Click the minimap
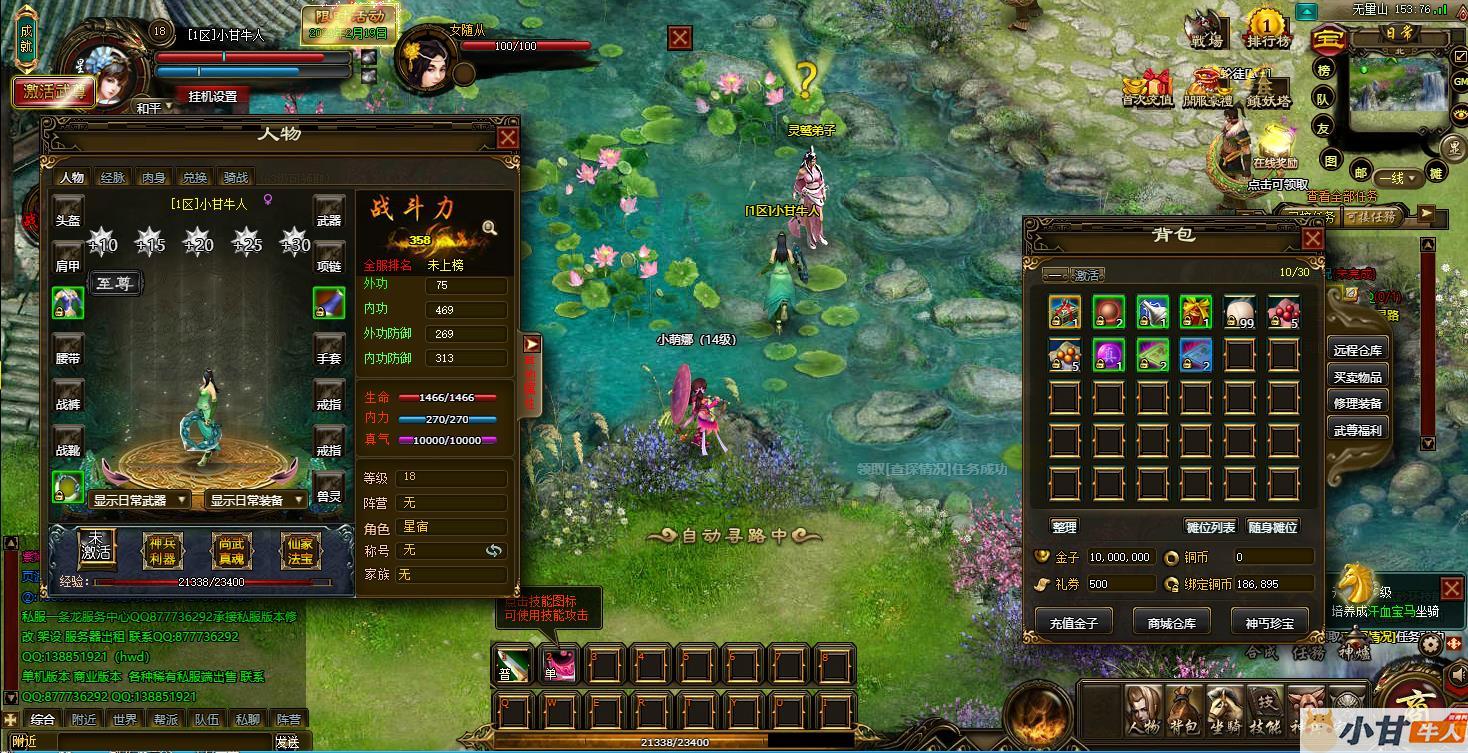 coord(1396,89)
